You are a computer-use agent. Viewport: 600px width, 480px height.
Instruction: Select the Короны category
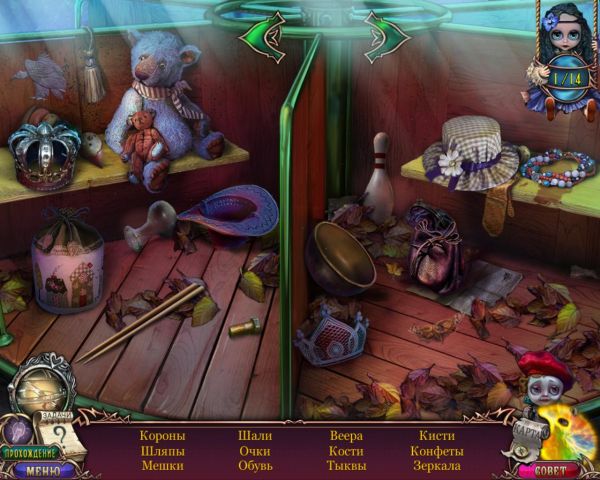(163, 436)
